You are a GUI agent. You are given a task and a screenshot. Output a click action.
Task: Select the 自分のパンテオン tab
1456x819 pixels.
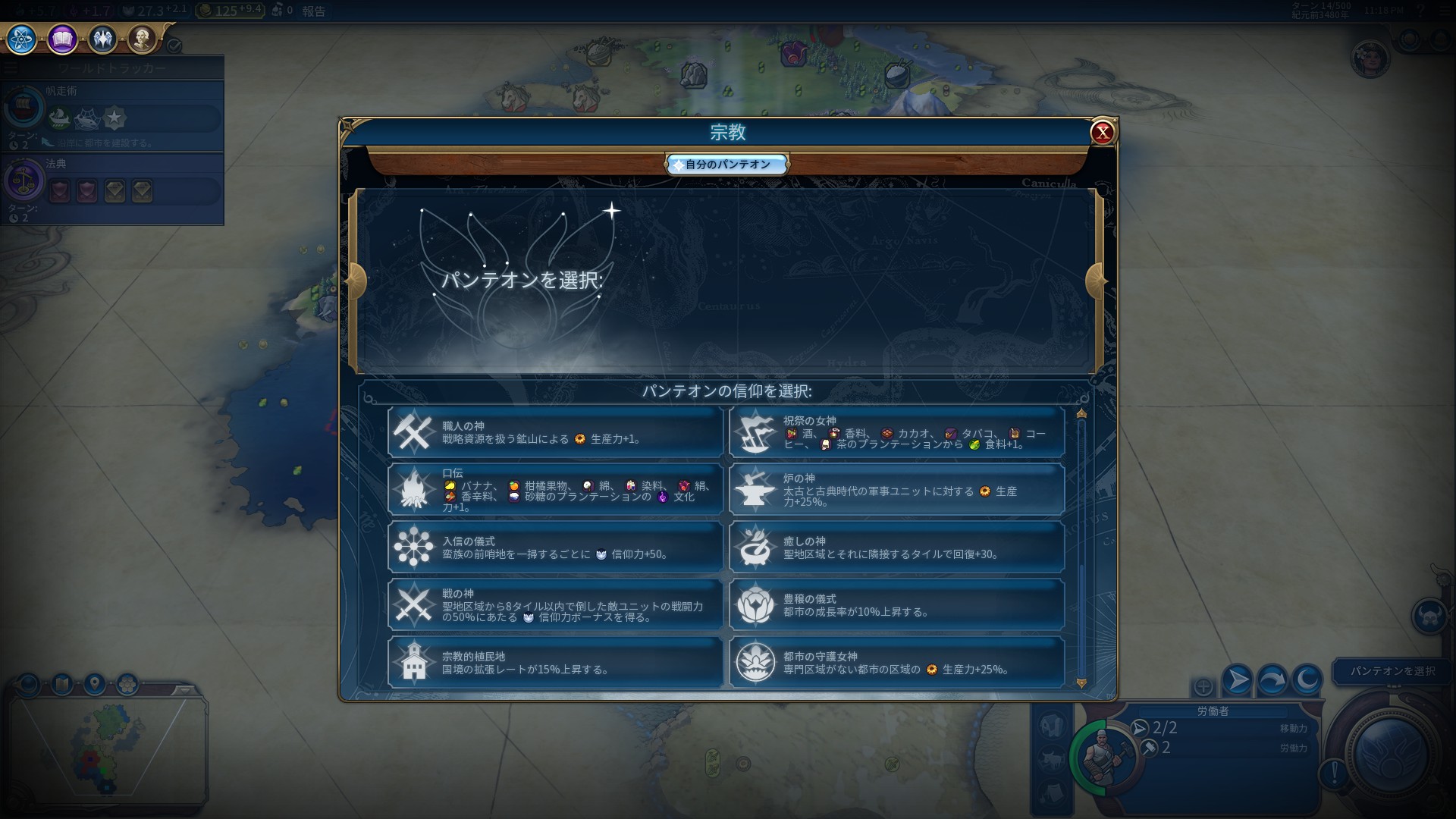point(727,165)
